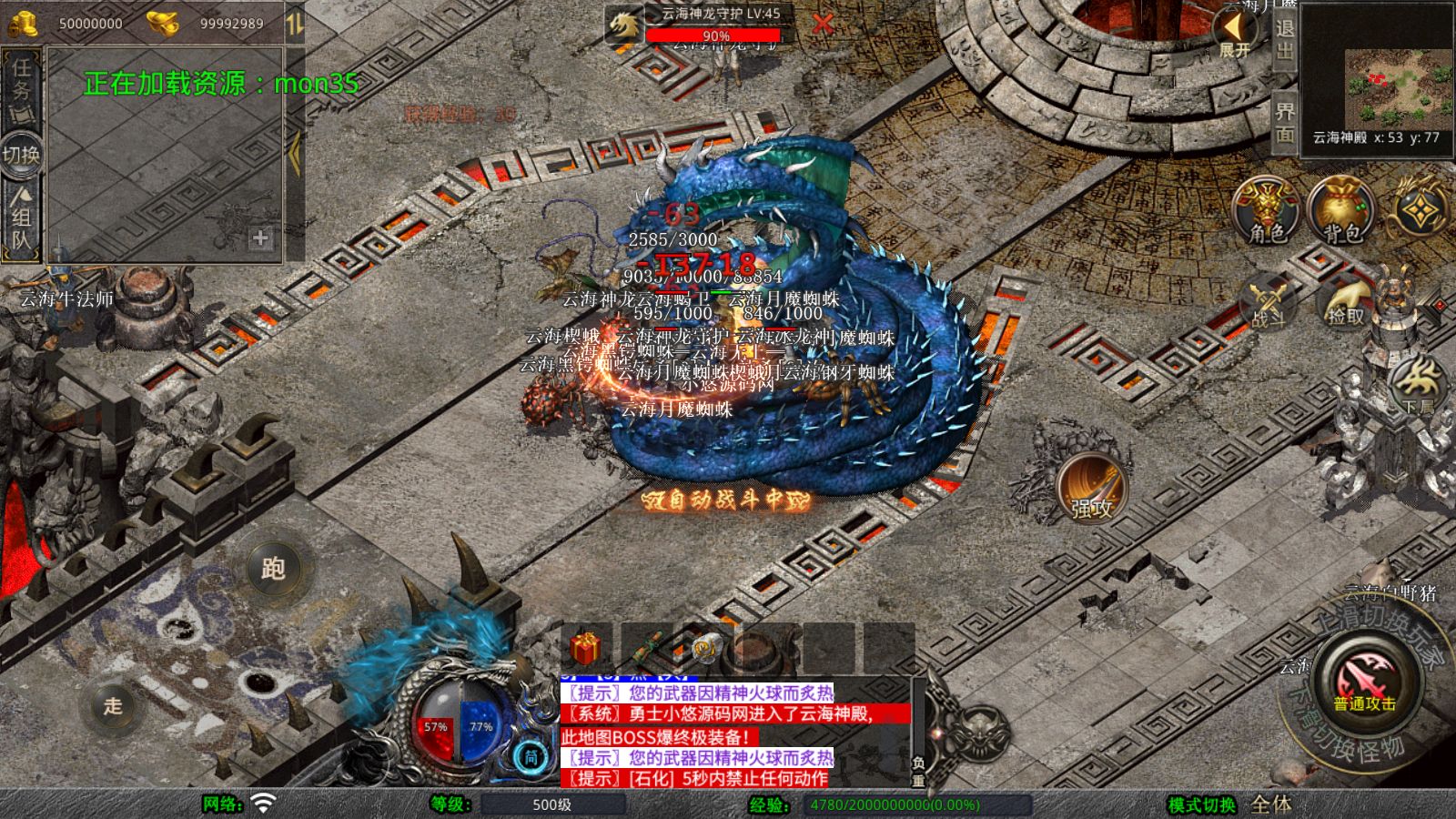Open the 界面 interface button
This screenshot has height=819, width=1456.
point(1284,122)
